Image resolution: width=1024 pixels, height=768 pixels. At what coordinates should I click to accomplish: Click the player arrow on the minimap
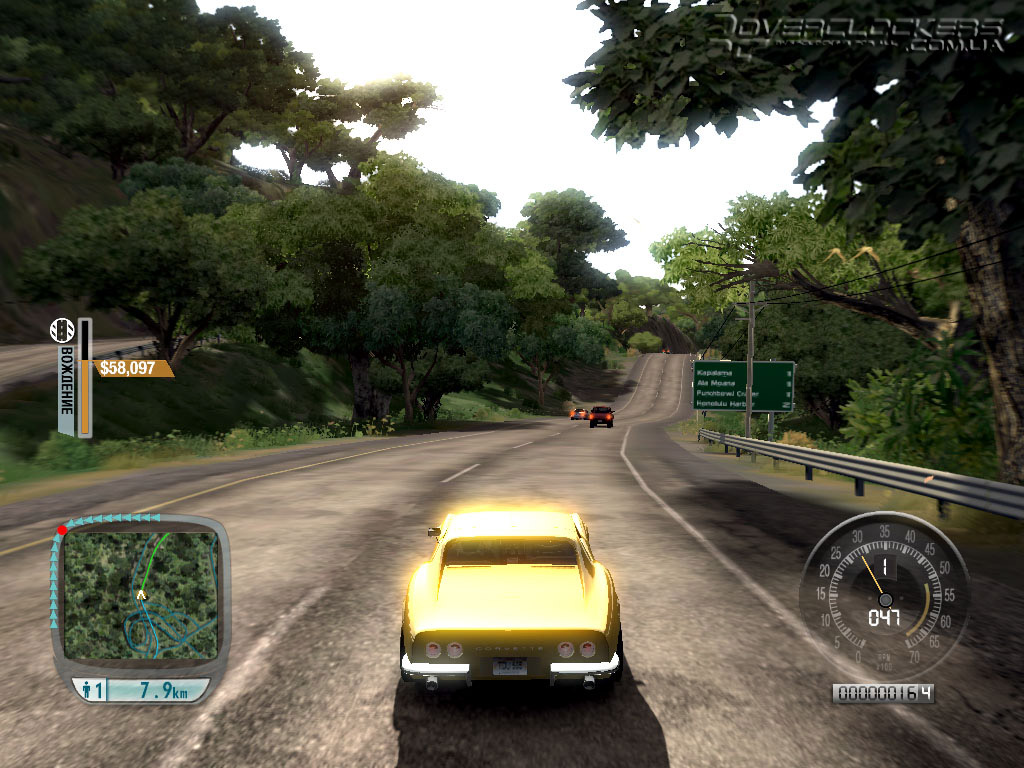pyautogui.click(x=142, y=595)
